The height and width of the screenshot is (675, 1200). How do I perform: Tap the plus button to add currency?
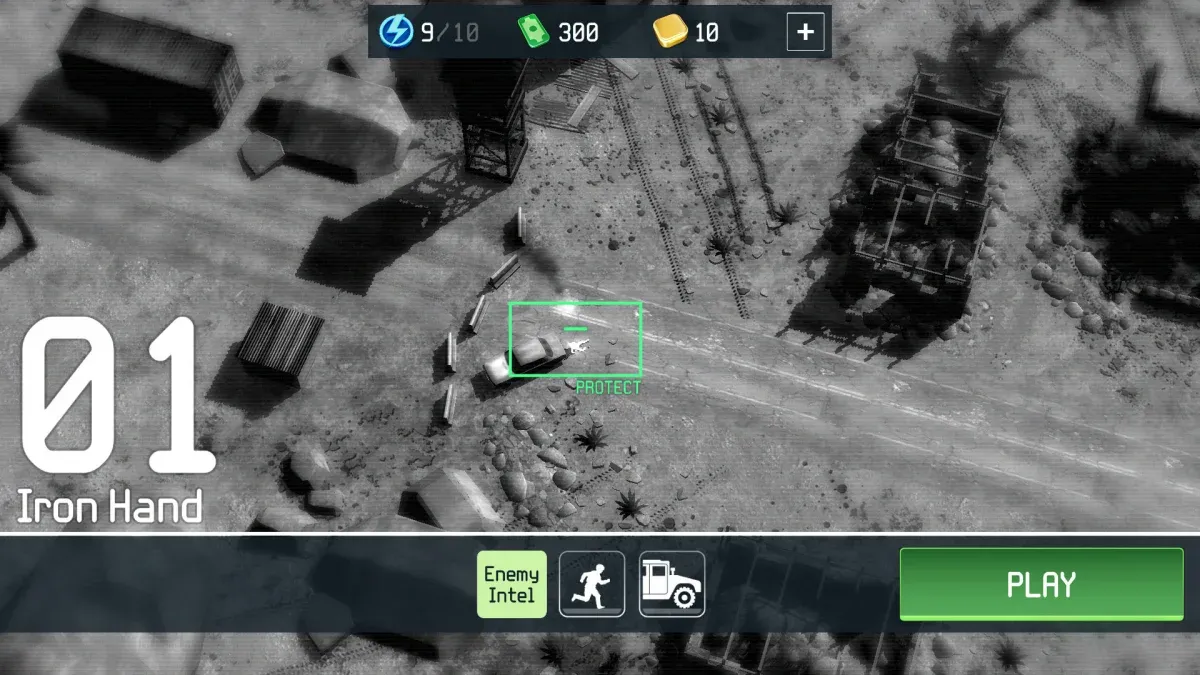[805, 33]
